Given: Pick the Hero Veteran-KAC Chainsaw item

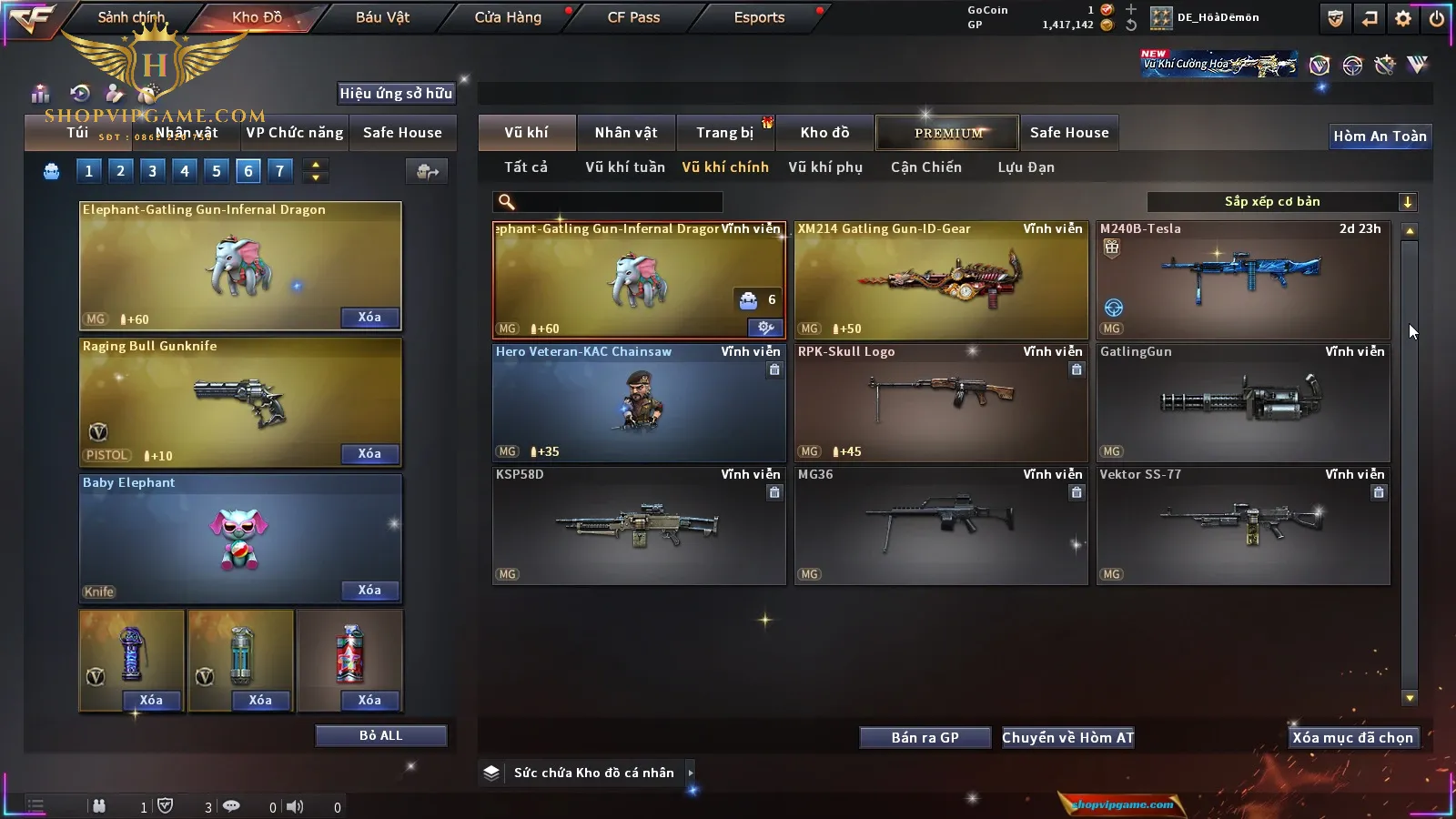Looking at the screenshot, I should tap(639, 402).
